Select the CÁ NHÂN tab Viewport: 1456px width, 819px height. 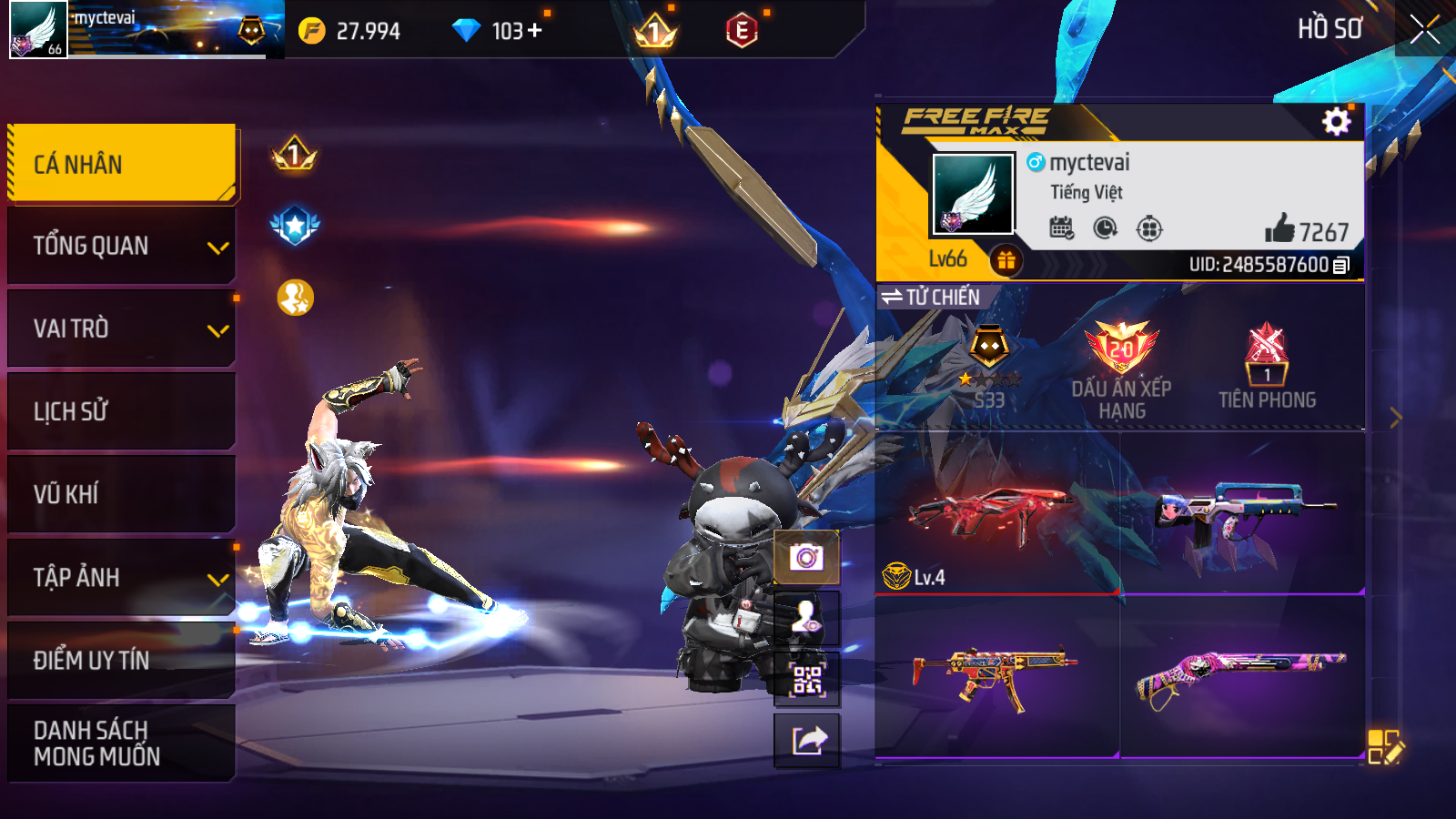122,164
